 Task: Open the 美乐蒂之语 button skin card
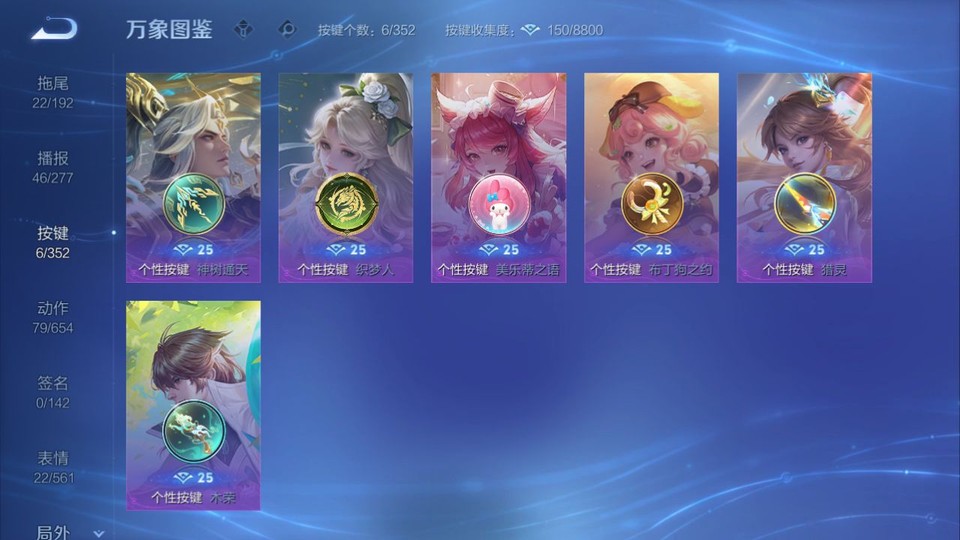click(498, 178)
